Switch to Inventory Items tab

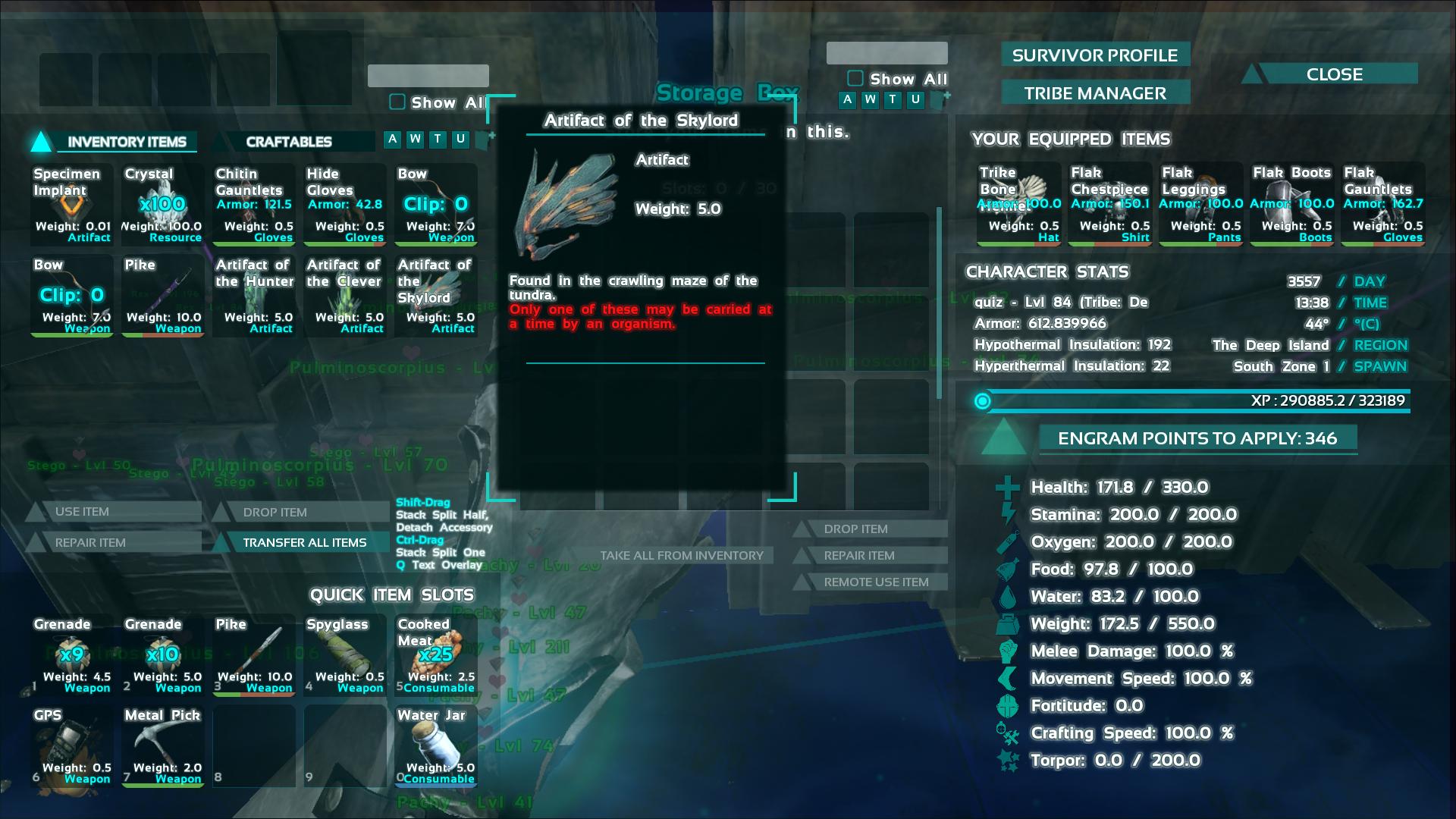(127, 142)
